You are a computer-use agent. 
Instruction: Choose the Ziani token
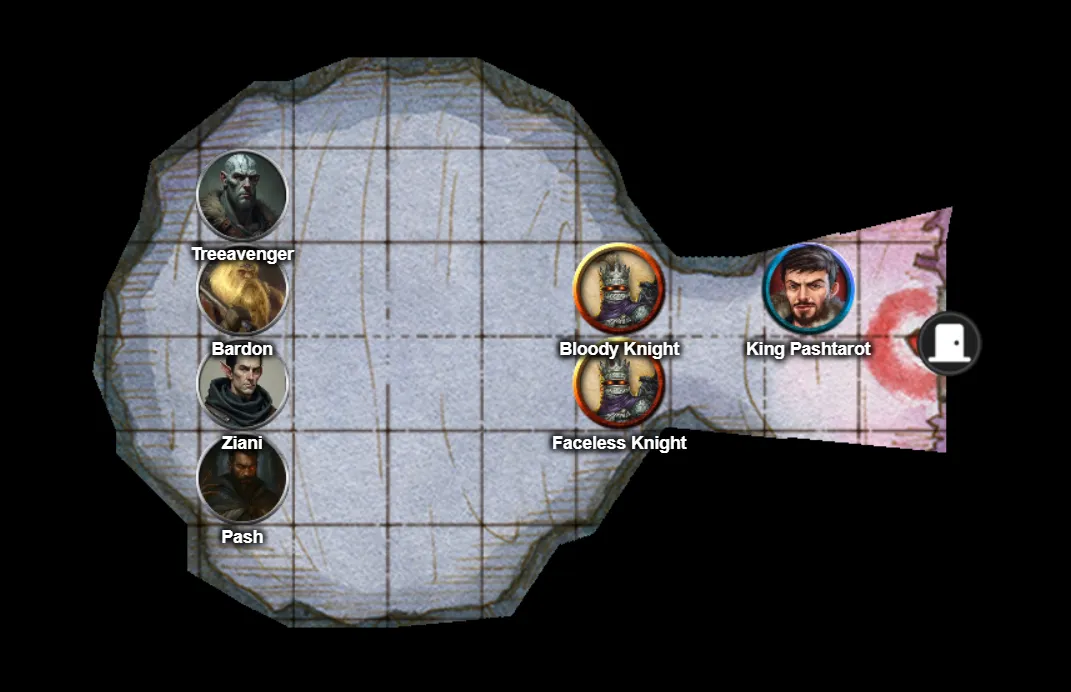click(242, 386)
